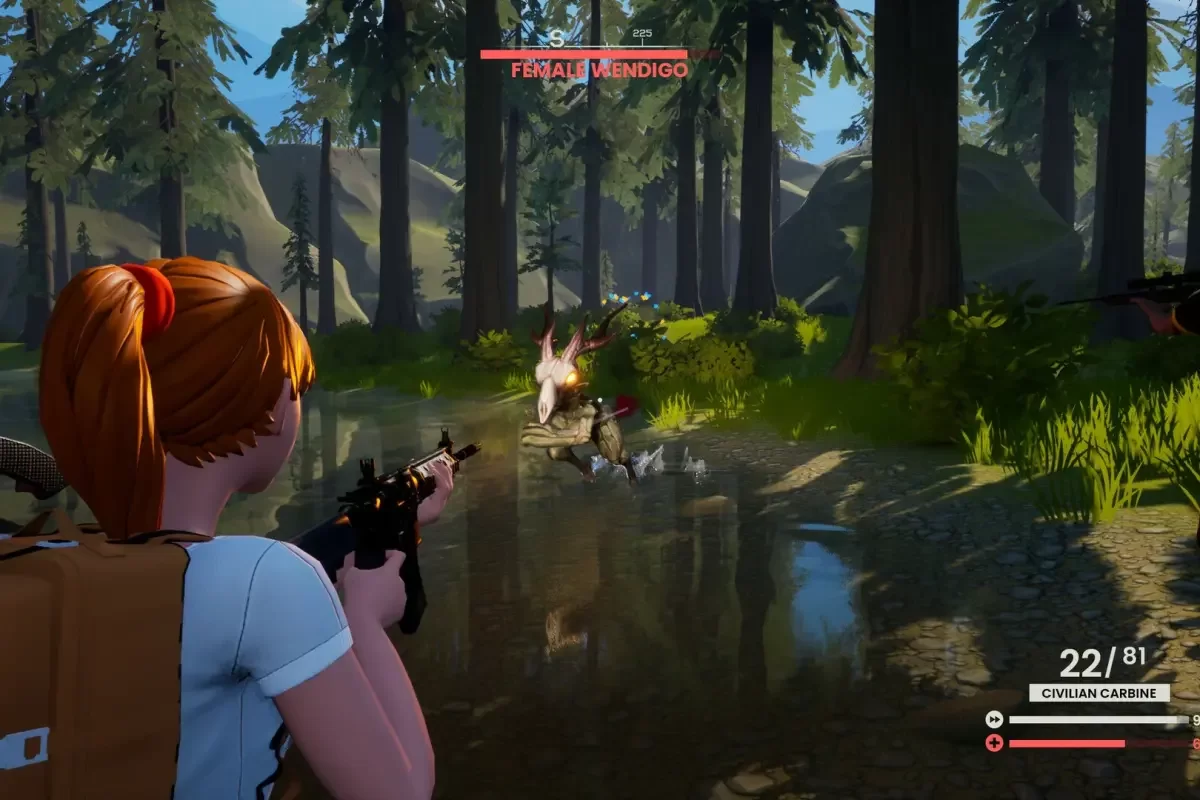Click the compass heading strip
The image size is (1200, 800).
point(598,37)
